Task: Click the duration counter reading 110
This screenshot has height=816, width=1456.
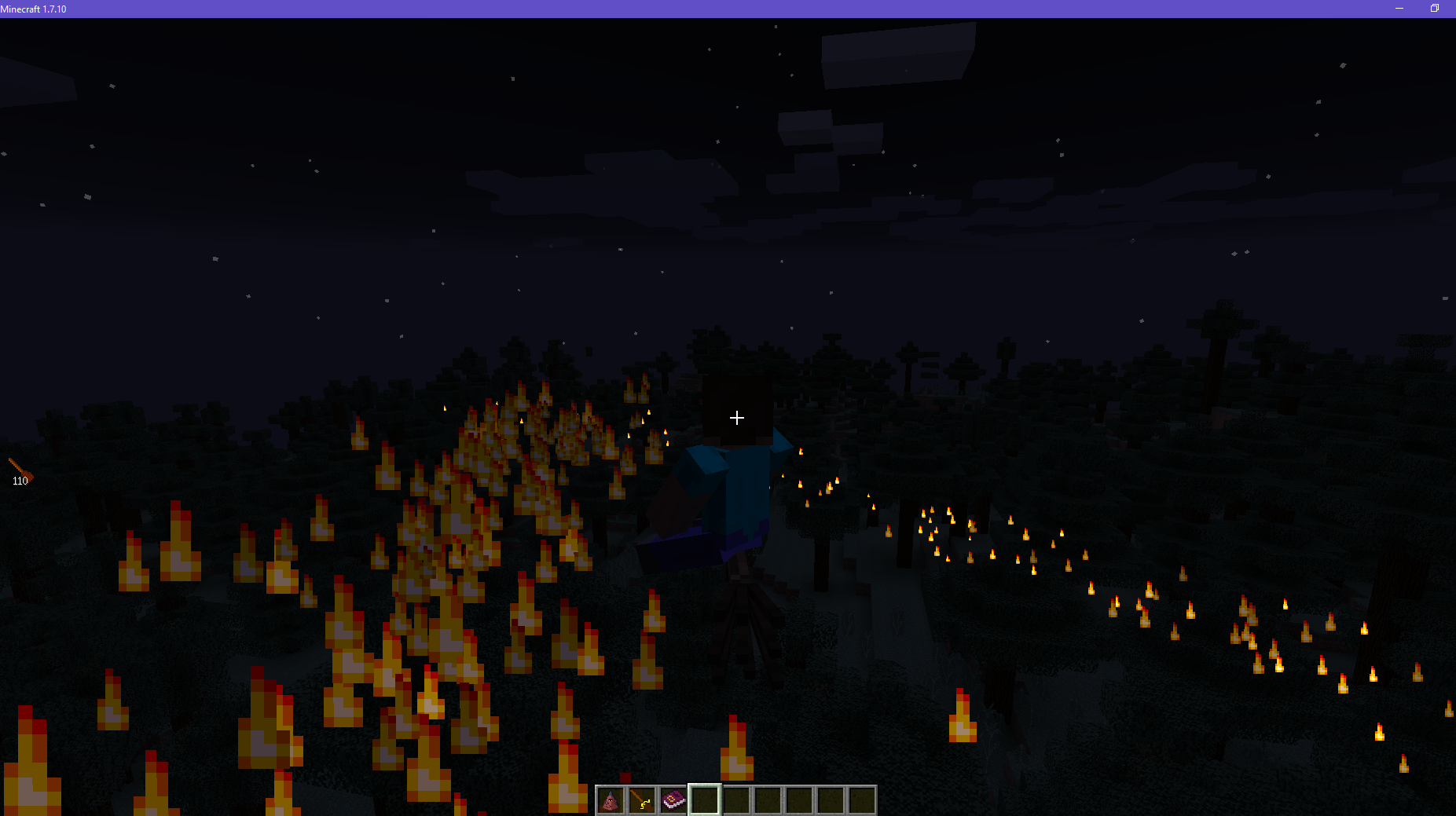Action: click(20, 480)
